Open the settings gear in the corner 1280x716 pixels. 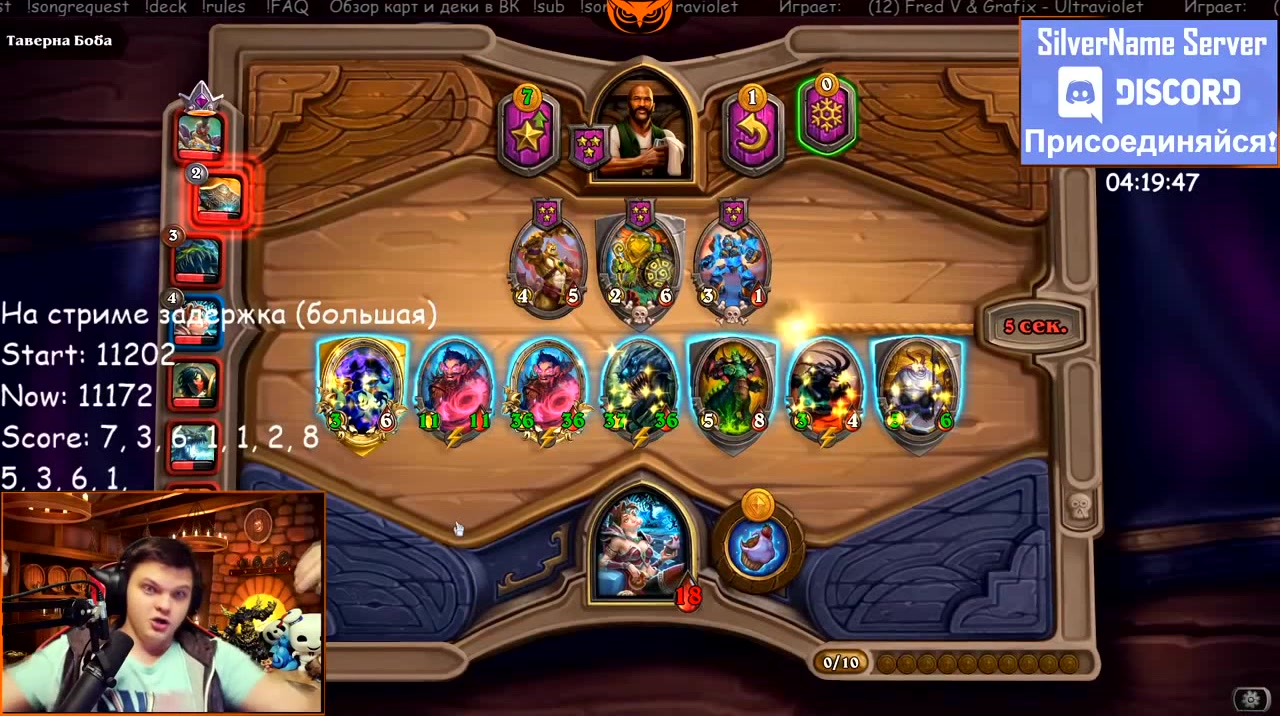click(1250, 699)
